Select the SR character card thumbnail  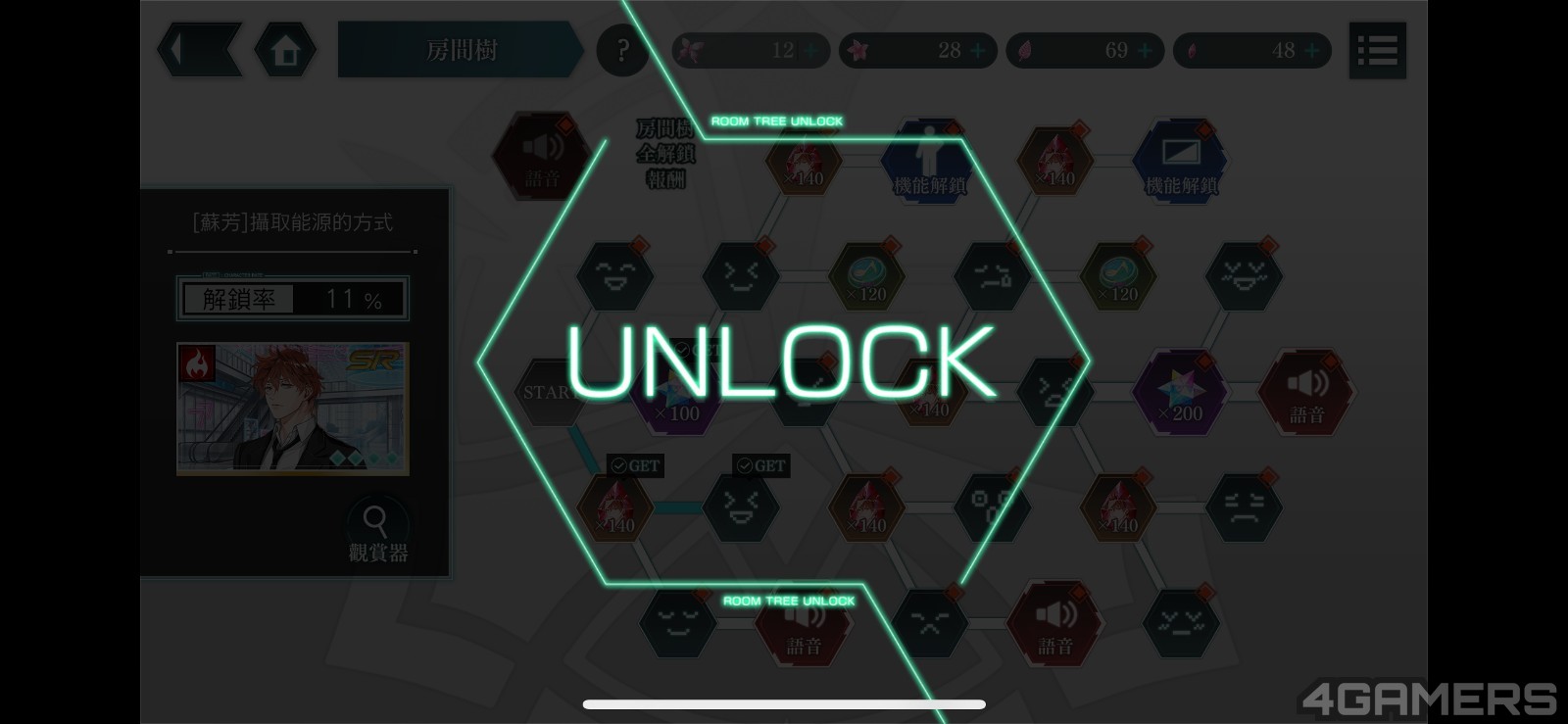[x=293, y=409]
